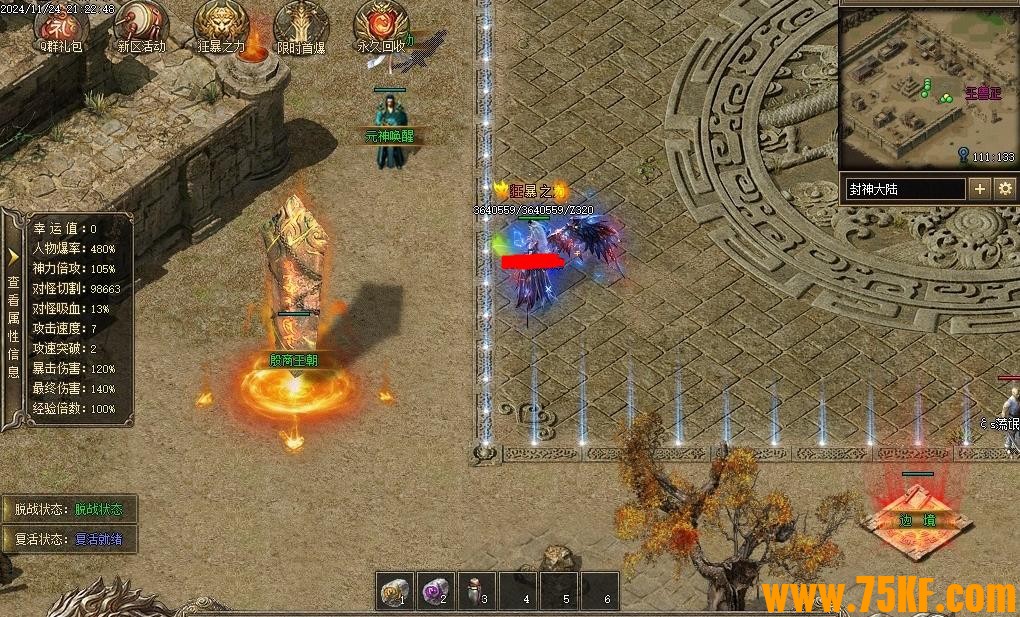Activate the 狂暴之力 lion icon
Screen dimensions: 1020x617
point(221,25)
